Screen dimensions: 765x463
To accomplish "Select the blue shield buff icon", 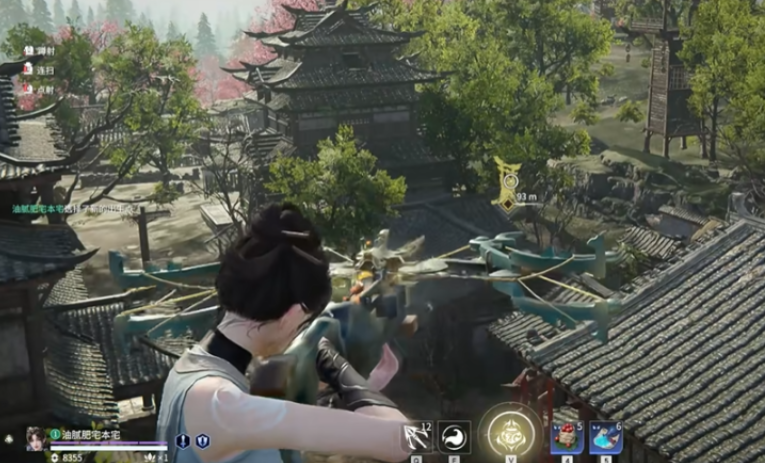I will tap(202, 440).
